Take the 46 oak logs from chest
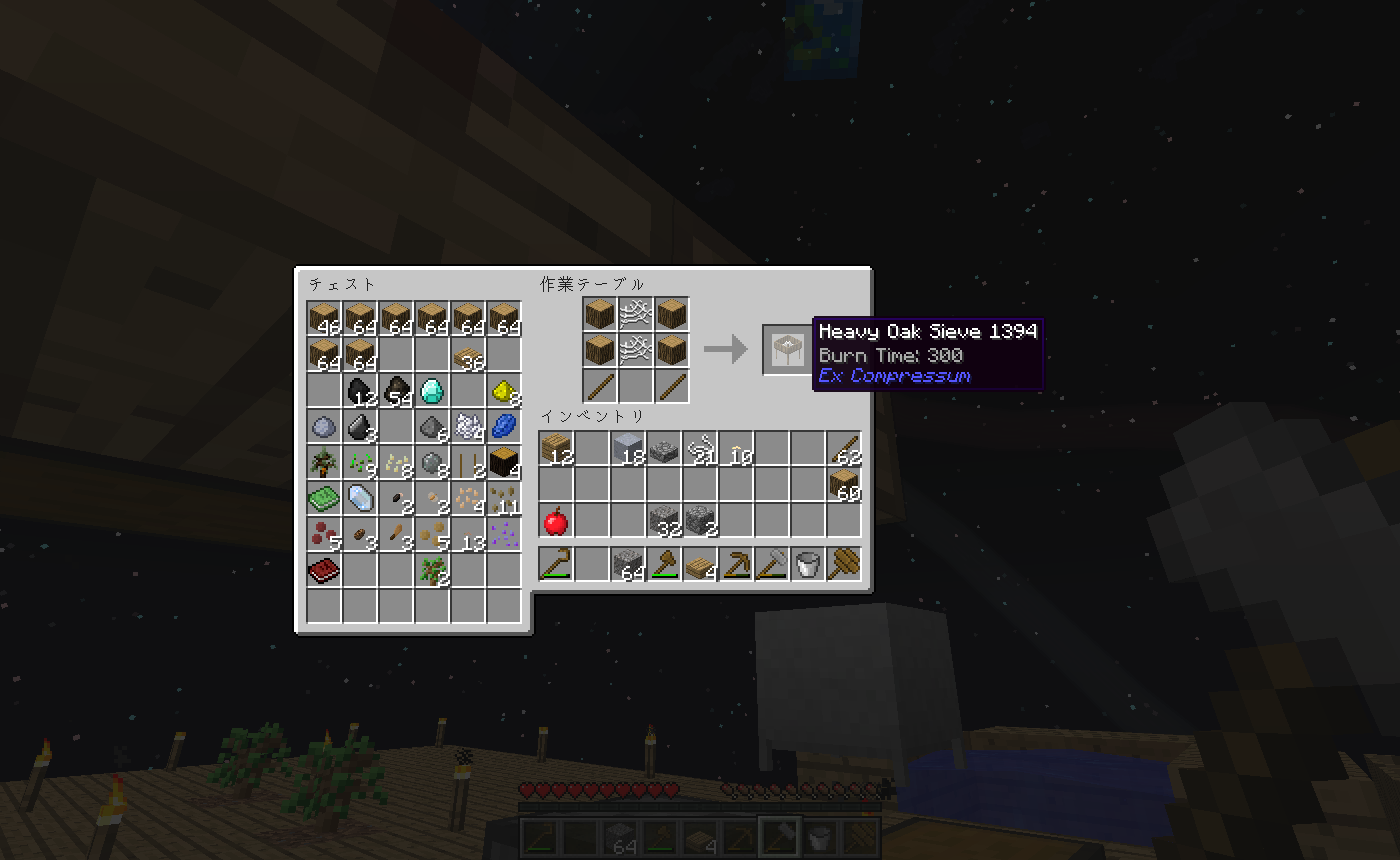The image size is (1400, 860). [324, 319]
